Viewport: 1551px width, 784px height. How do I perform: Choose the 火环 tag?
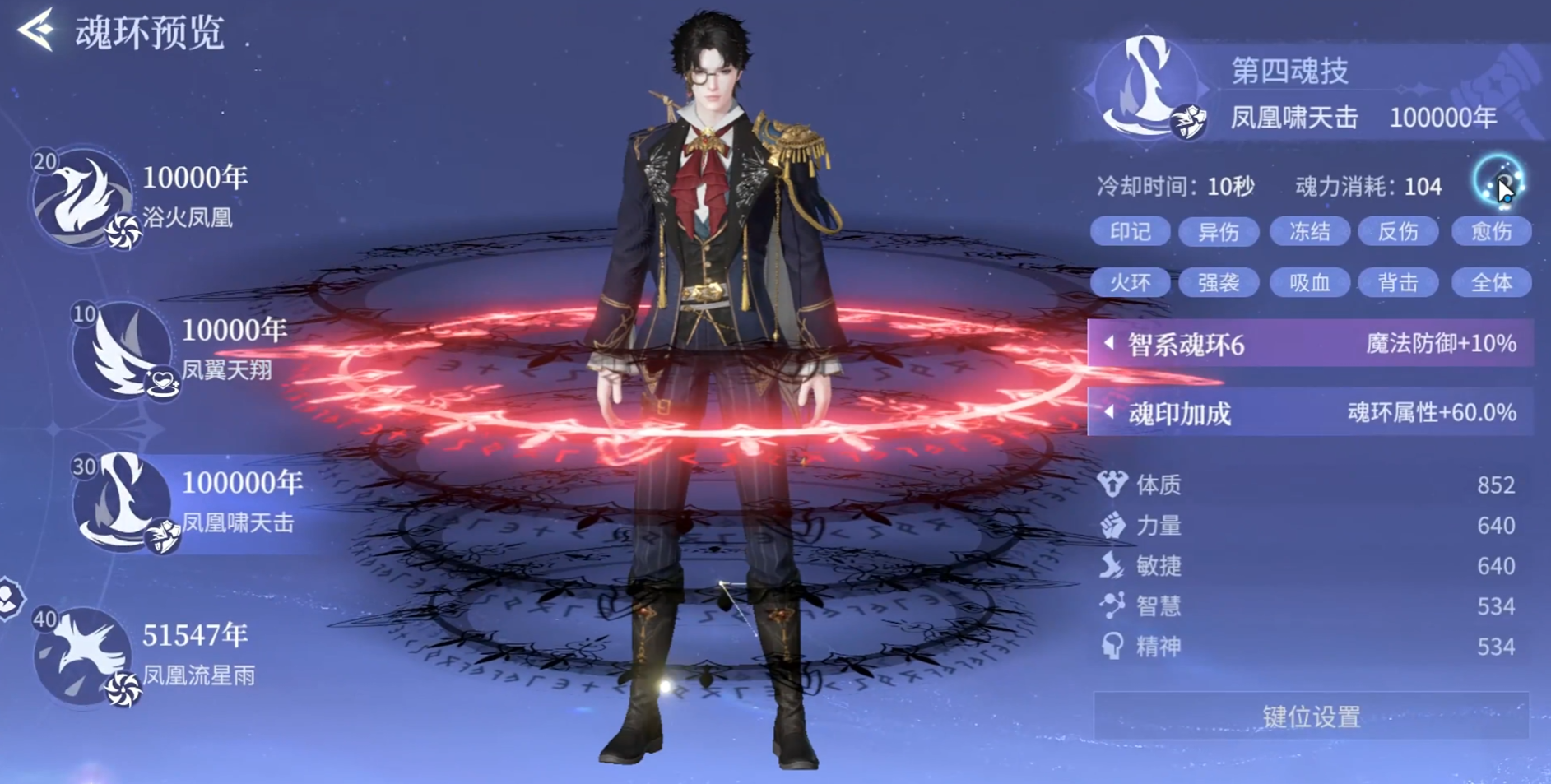click(x=1130, y=283)
